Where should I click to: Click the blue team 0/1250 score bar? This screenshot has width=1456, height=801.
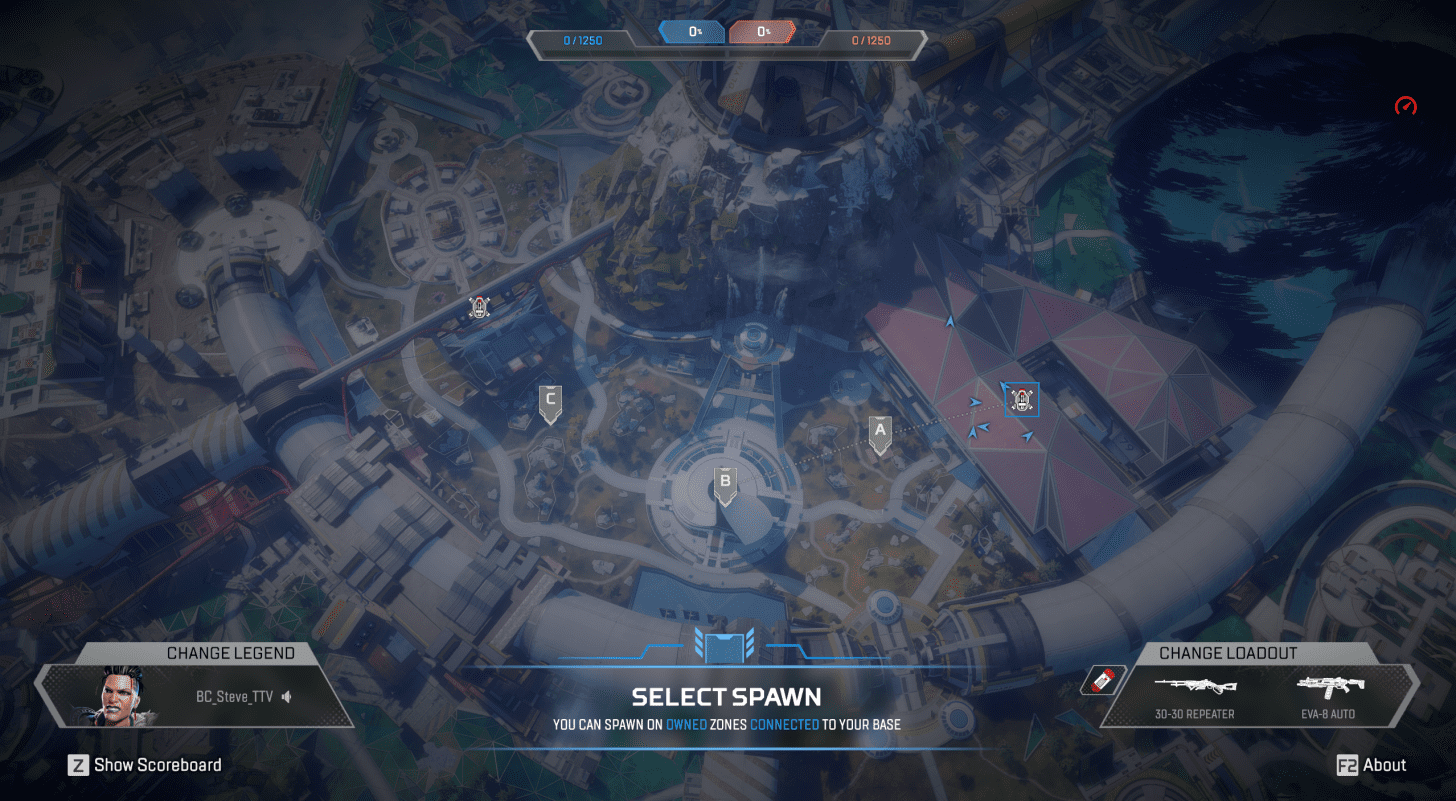[x=583, y=40]
